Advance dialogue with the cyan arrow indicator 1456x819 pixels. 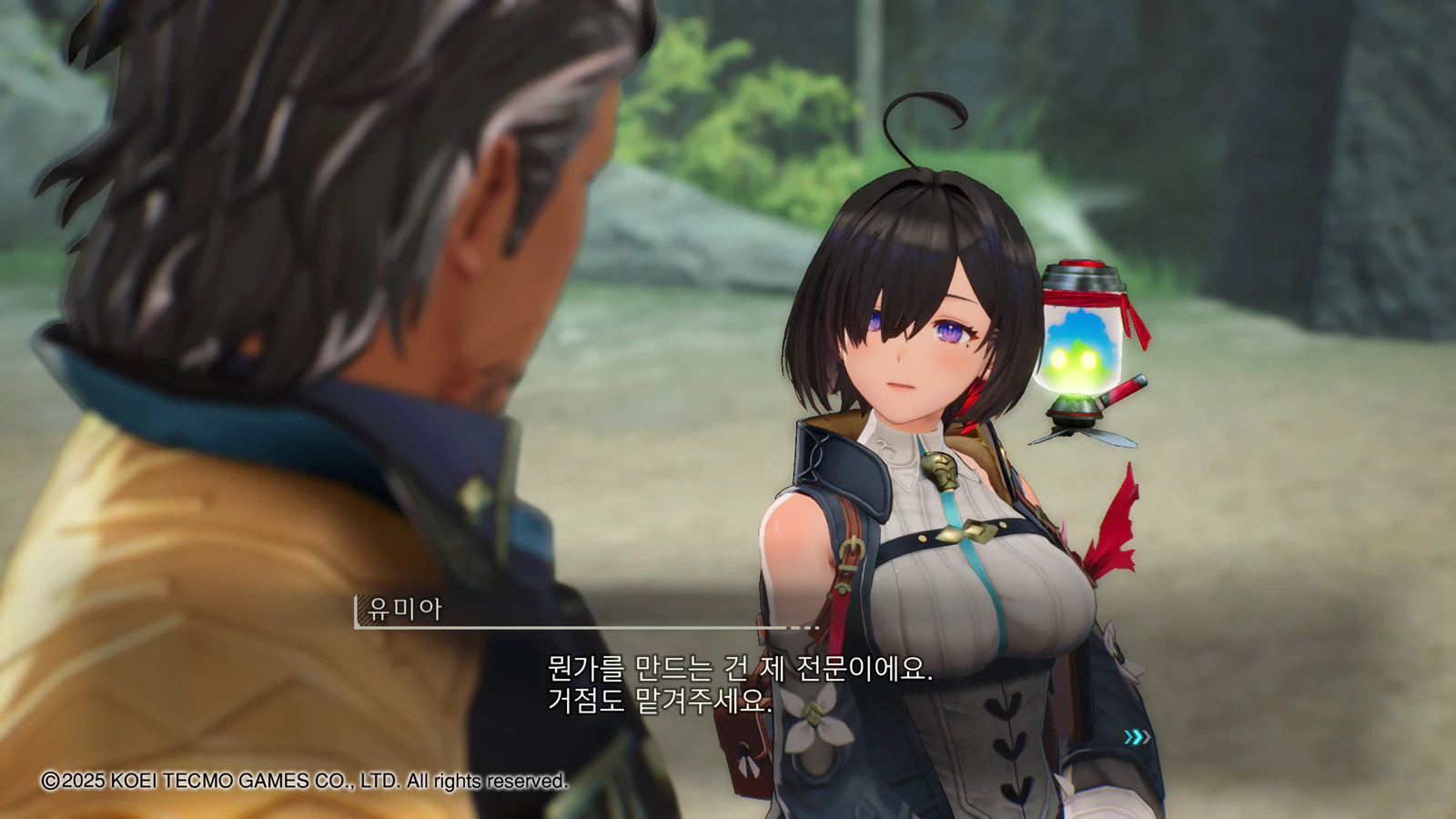point(1137,737)
